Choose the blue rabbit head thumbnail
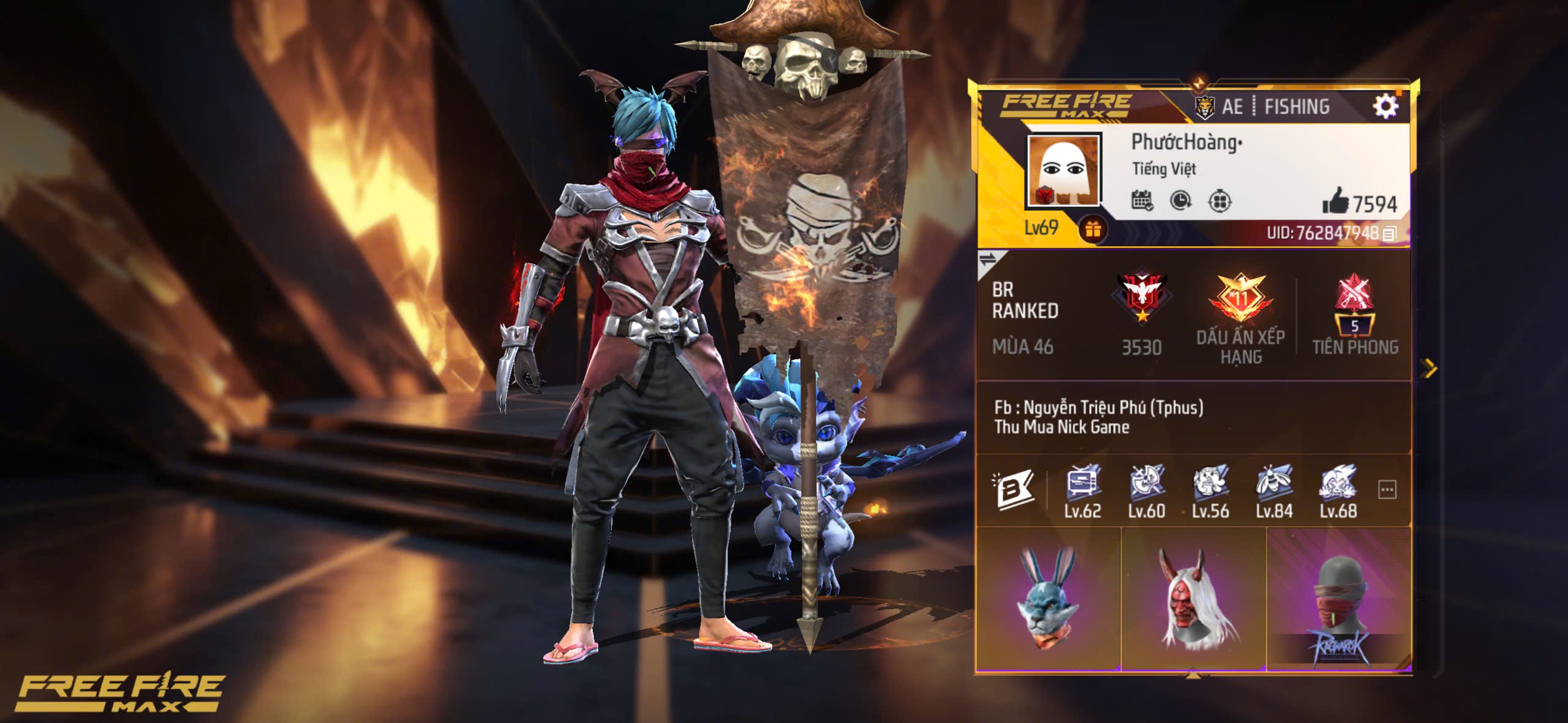This screenshot has width=1568, height=723. [1048, 598]
